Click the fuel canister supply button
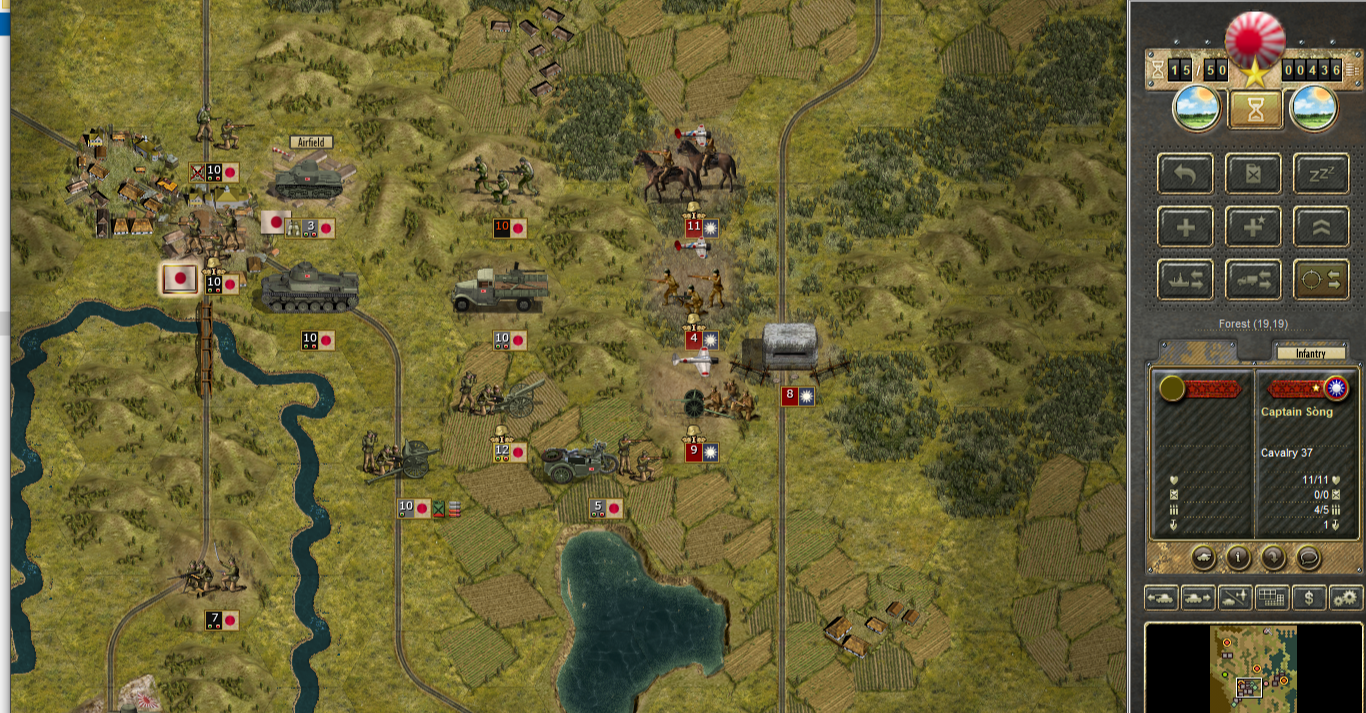 (1253, 174)
